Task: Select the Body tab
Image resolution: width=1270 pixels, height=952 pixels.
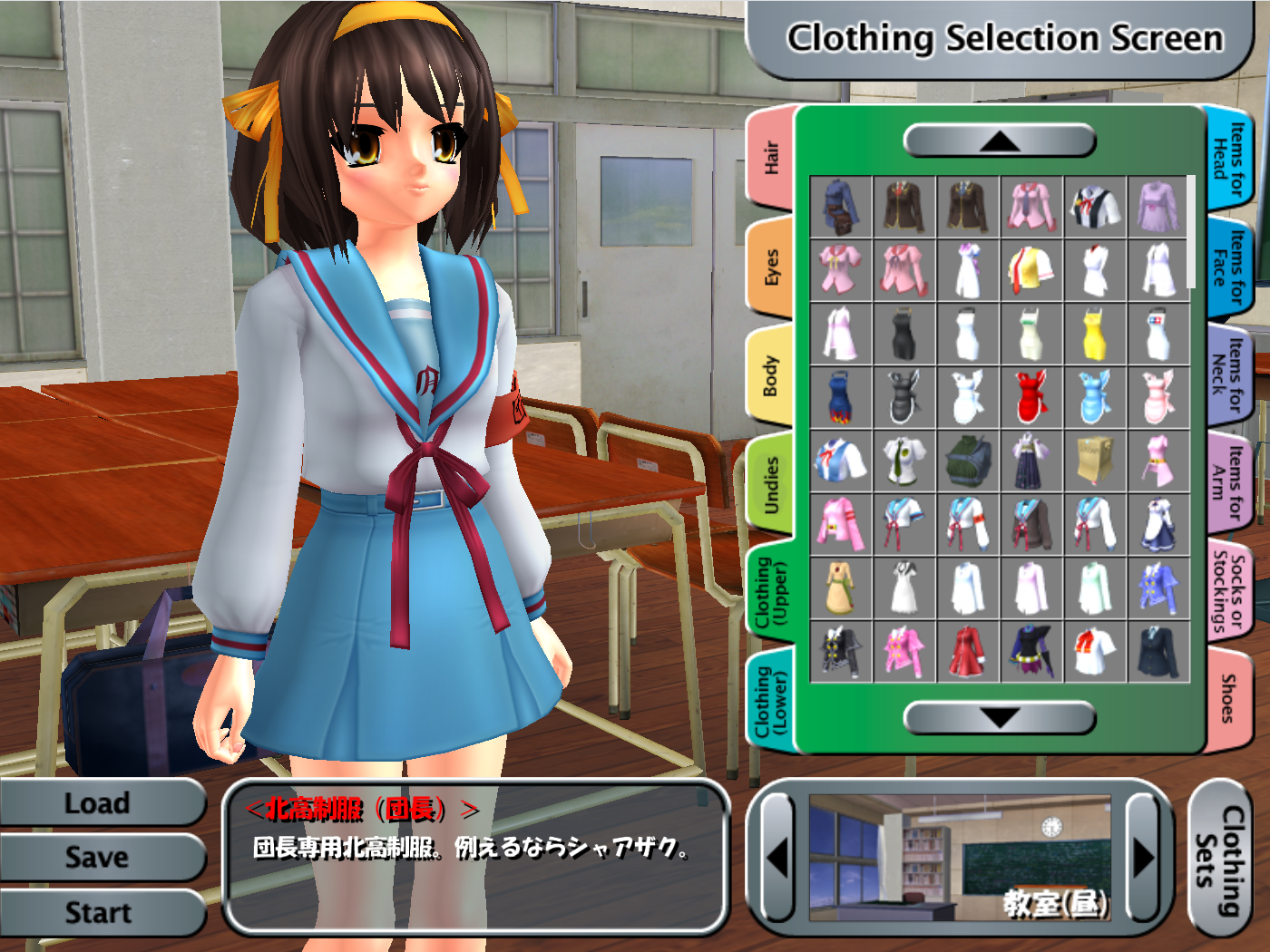Action: point(771,376)
